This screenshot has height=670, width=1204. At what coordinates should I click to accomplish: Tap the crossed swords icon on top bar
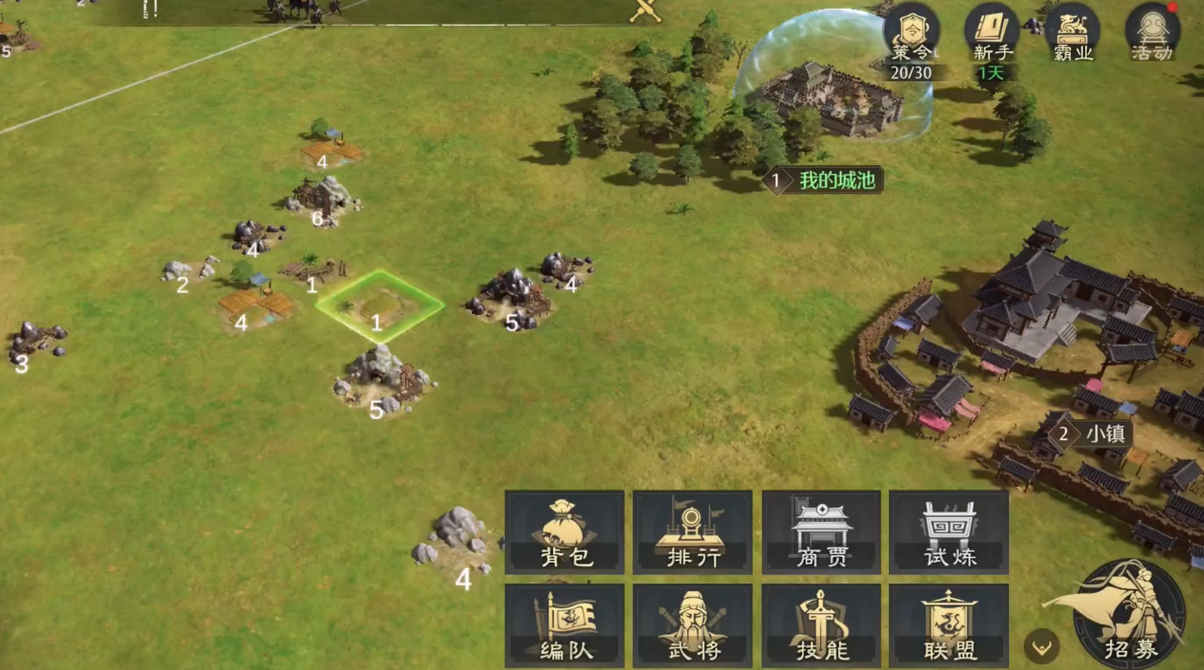[646, 11]
